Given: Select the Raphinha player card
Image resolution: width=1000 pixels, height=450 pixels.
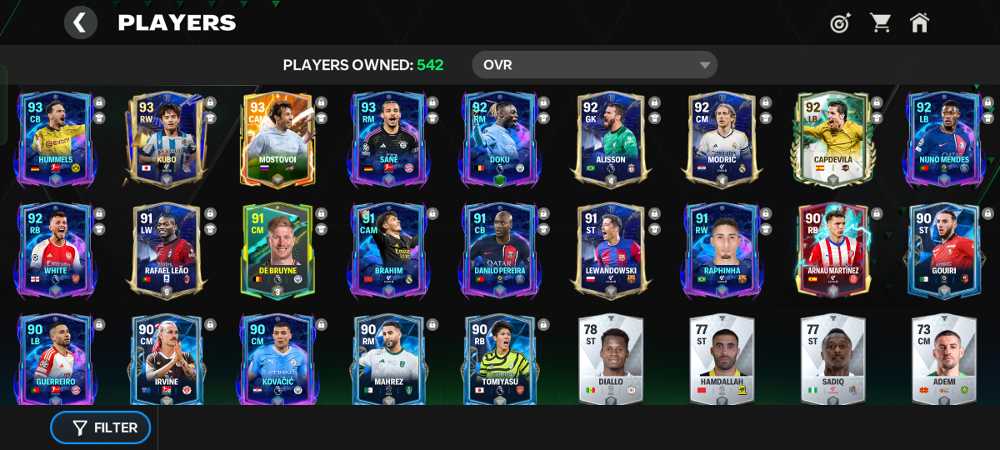Looking at the screenshot, I should tap(721, 250).
